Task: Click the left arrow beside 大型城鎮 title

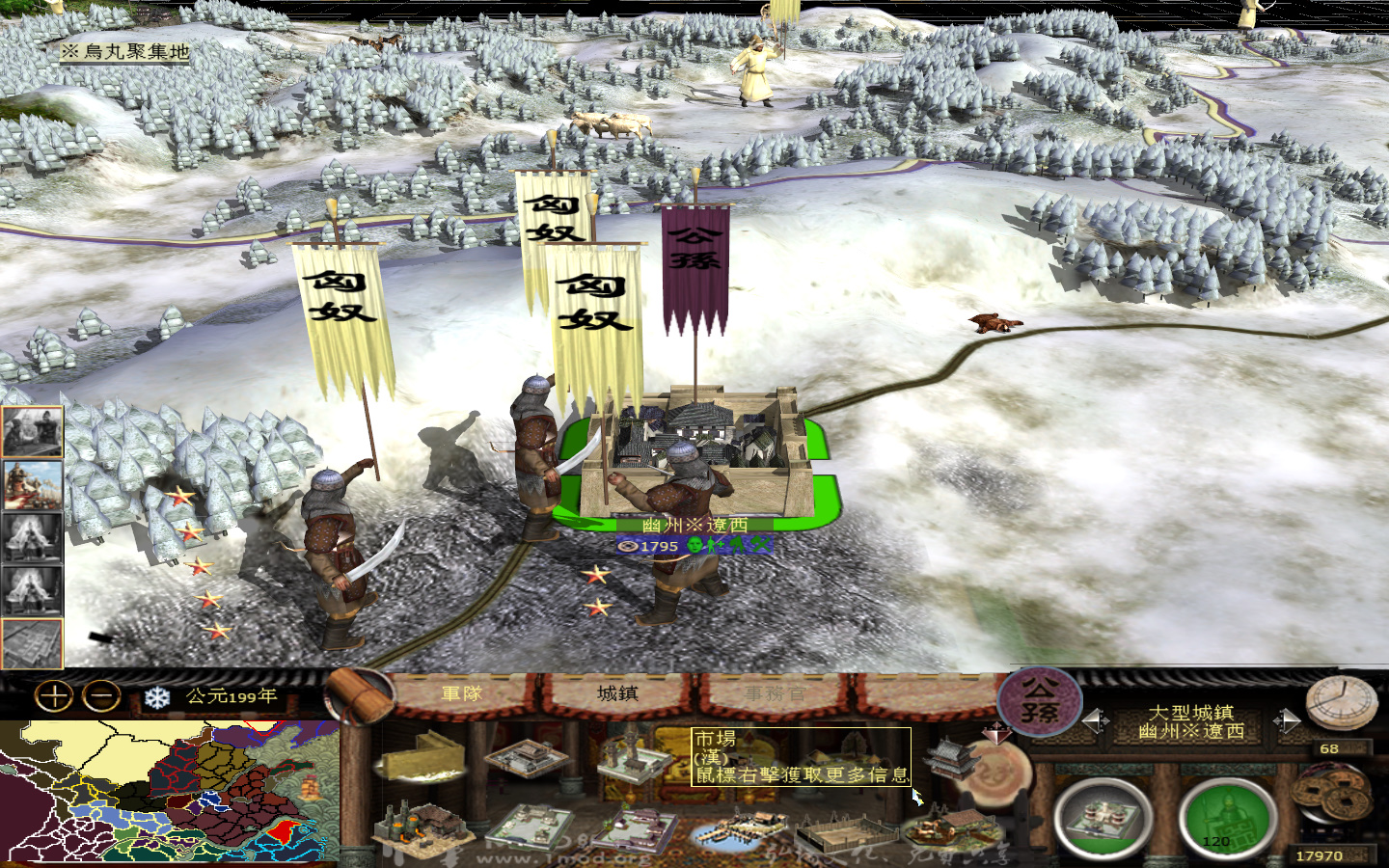Action: tap(1096, 720)
